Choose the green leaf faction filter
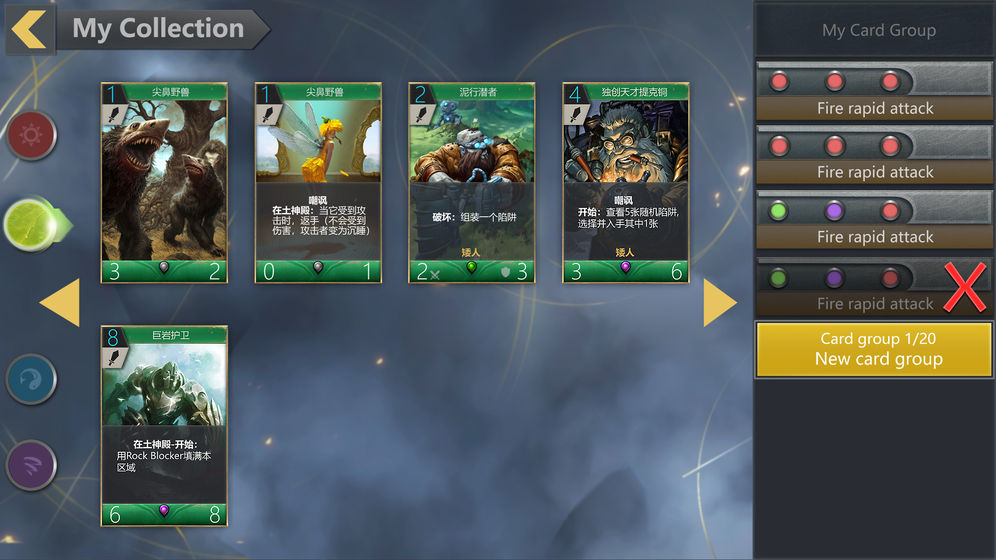The height and width of the screenshot is (560, 996). coord(32,224)
